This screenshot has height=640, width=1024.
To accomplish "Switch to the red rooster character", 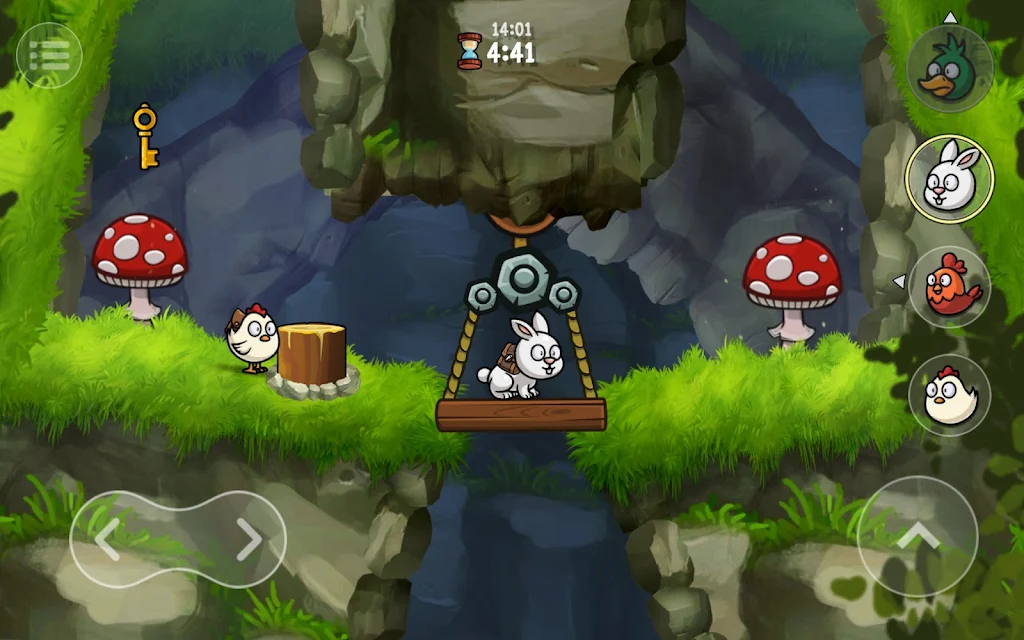I will [949, 287].
